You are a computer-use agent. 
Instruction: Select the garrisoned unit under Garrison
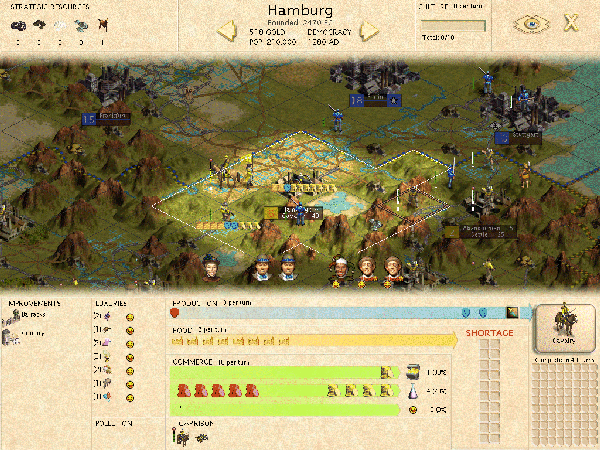(181, 436)
